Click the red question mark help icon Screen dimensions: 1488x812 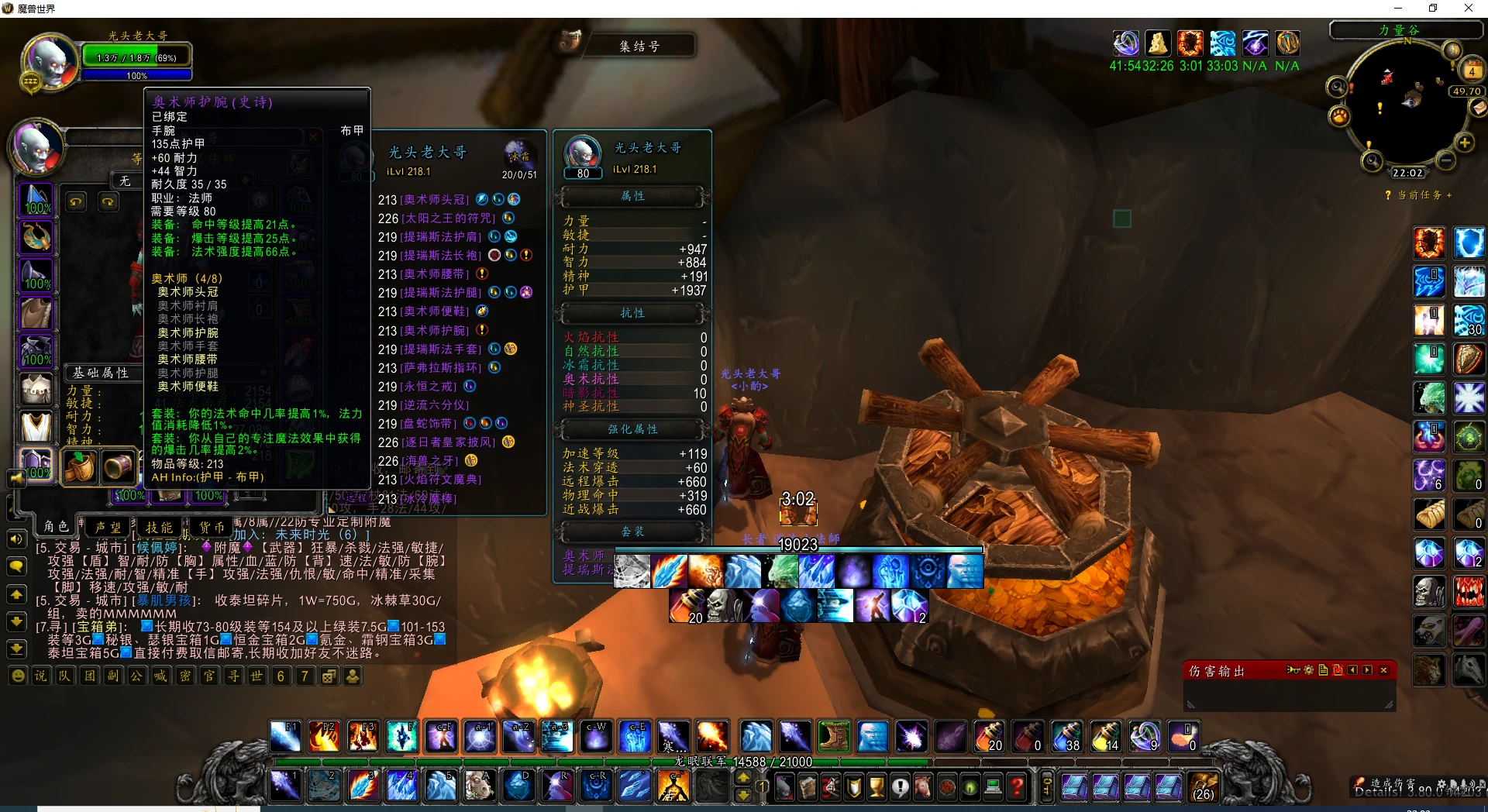1018,788
